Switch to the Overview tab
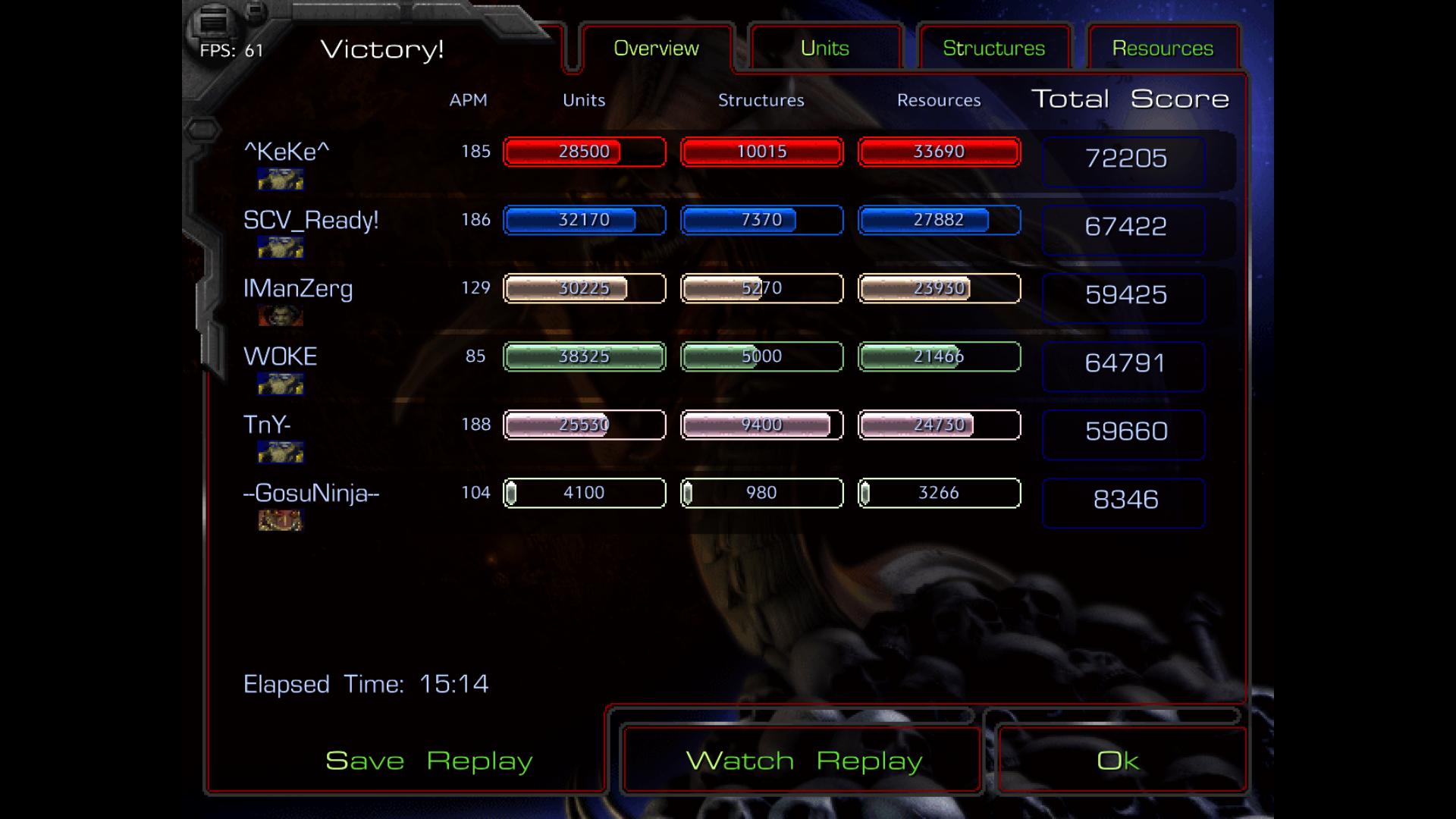Screen dimensions: 1456x819 [656, 49]
